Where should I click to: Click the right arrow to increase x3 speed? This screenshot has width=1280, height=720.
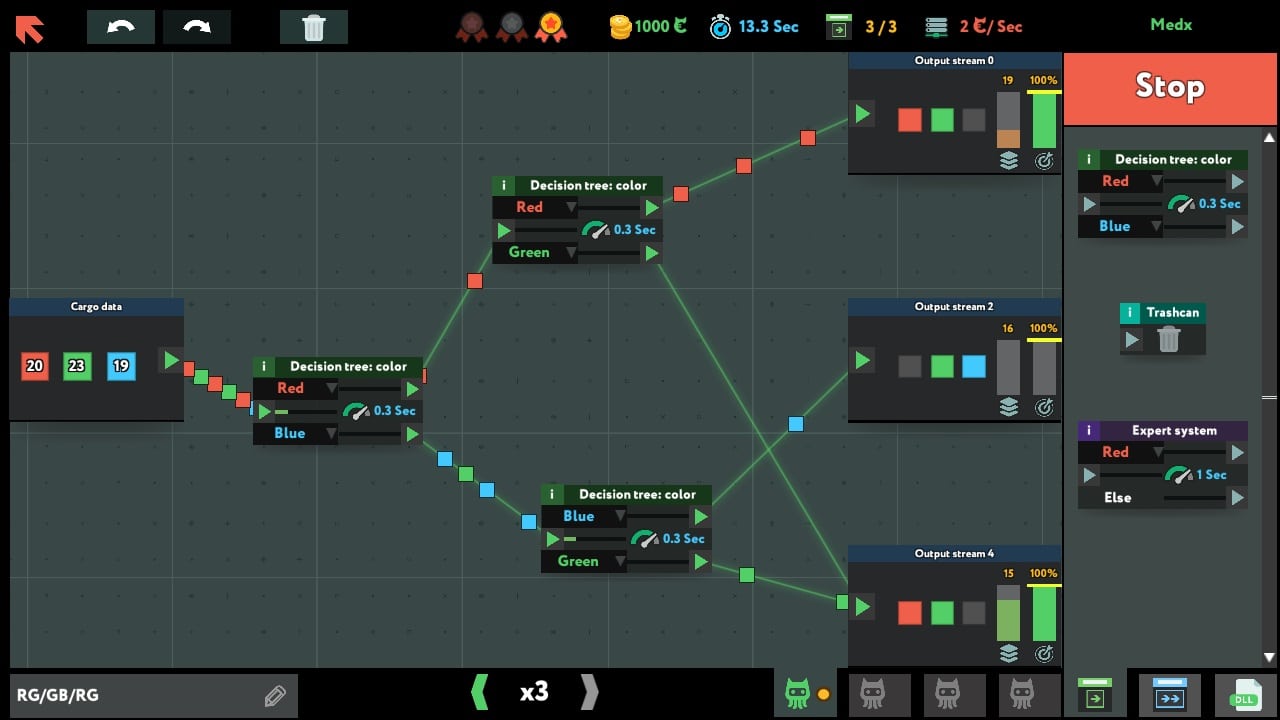[588, 692]
